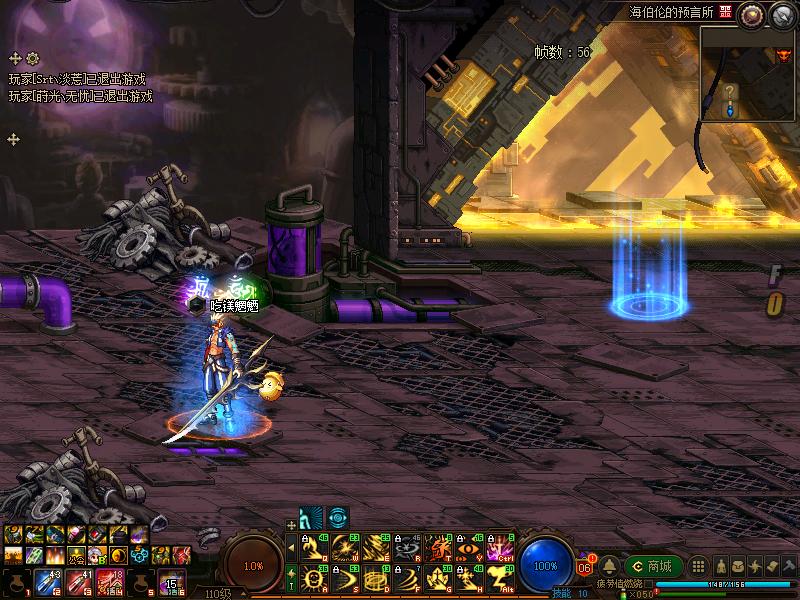Select the red boss room marker on minimap
The width and height of the screenshot is (800, 600).
[x=782, y=55]
